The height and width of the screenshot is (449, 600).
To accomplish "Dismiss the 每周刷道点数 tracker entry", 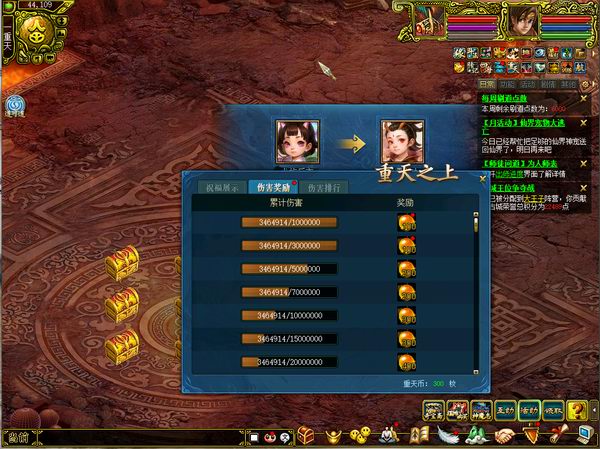I will [x=584, y=98].
